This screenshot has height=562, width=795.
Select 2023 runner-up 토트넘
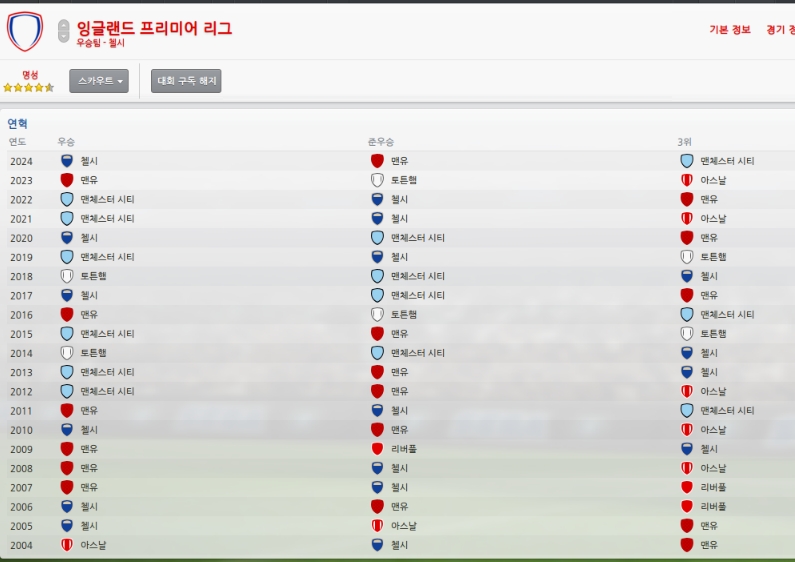[403, 180]
